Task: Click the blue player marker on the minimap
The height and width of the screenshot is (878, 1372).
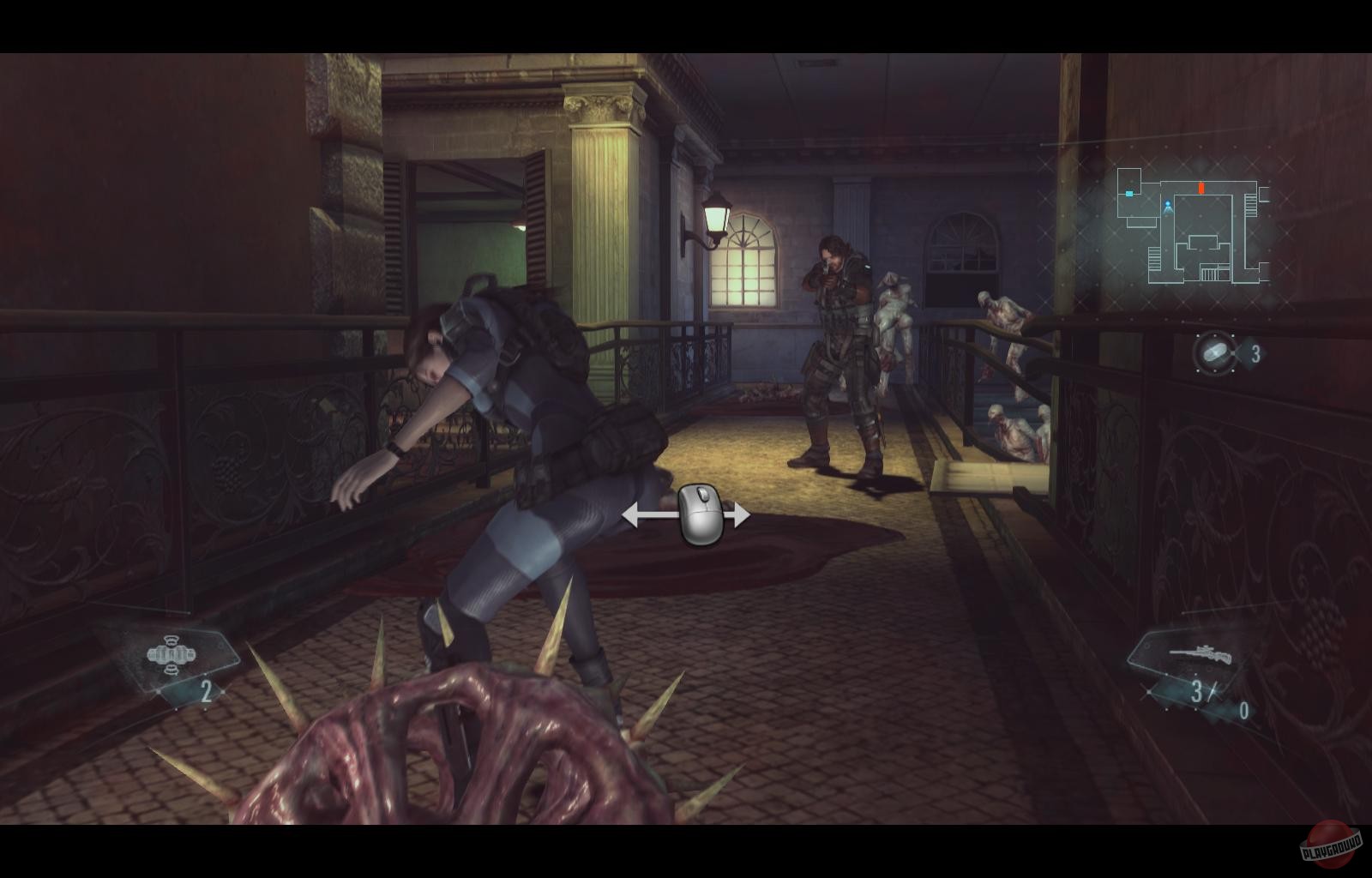Action: pos(1168,206)
